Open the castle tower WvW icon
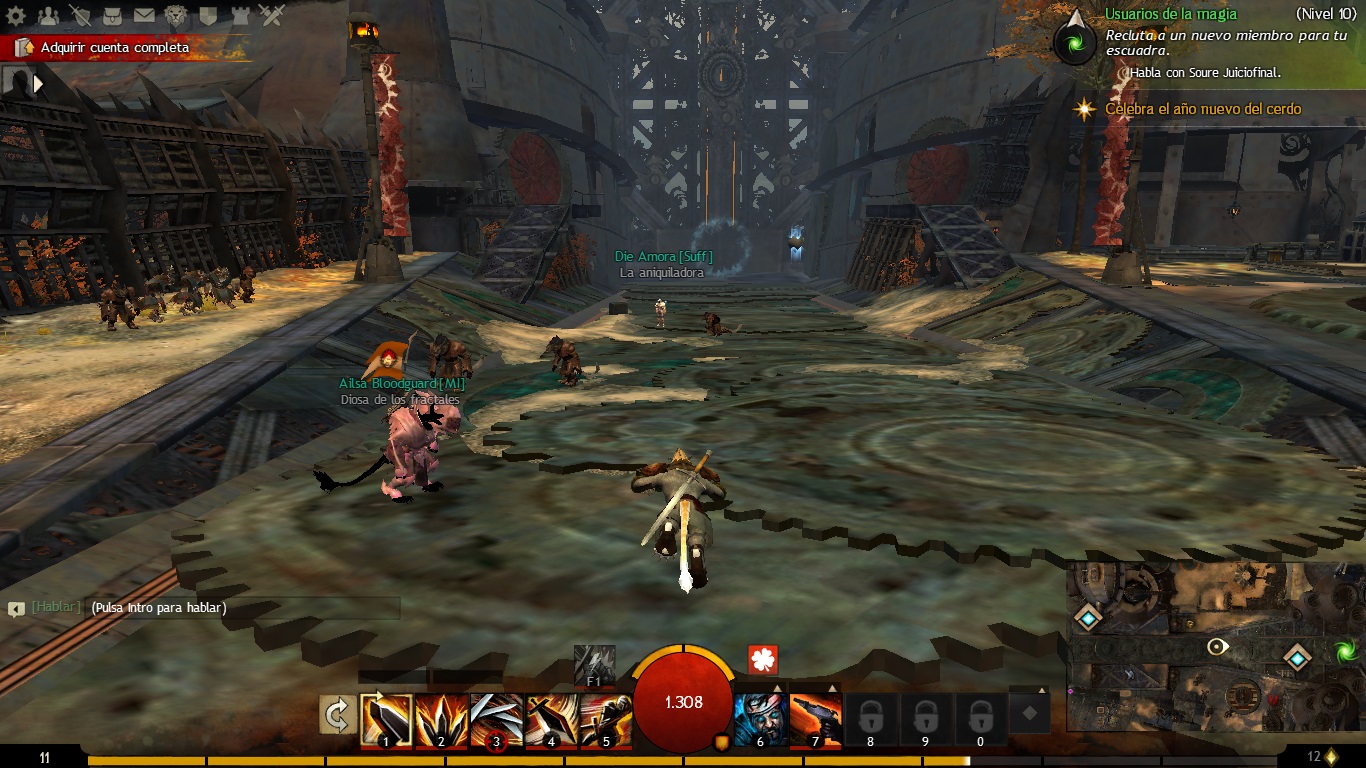Image resolution: width=1366 pixels, height=768 pixels. click(240, 15)
